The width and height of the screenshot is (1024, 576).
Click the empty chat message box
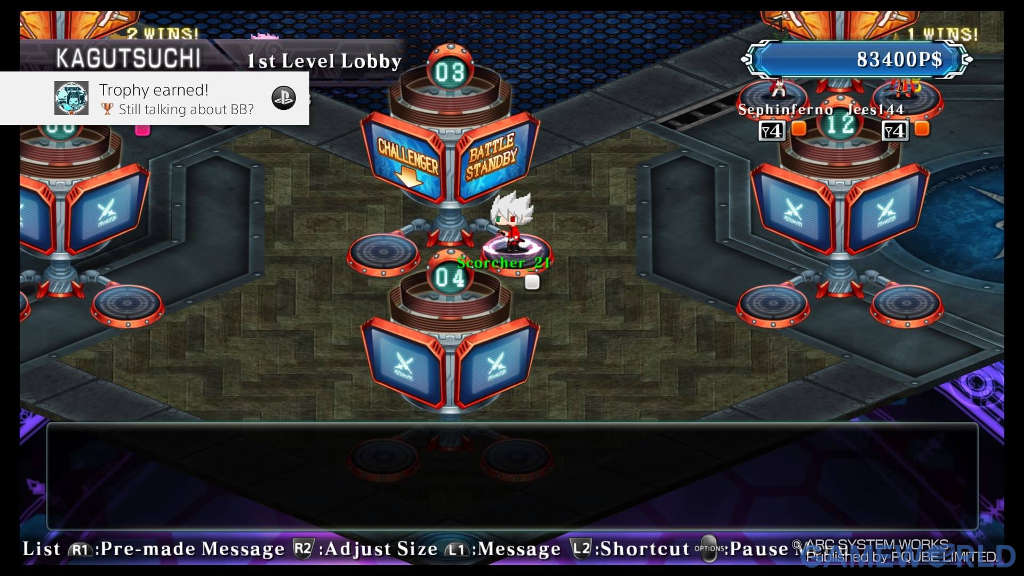511,476
